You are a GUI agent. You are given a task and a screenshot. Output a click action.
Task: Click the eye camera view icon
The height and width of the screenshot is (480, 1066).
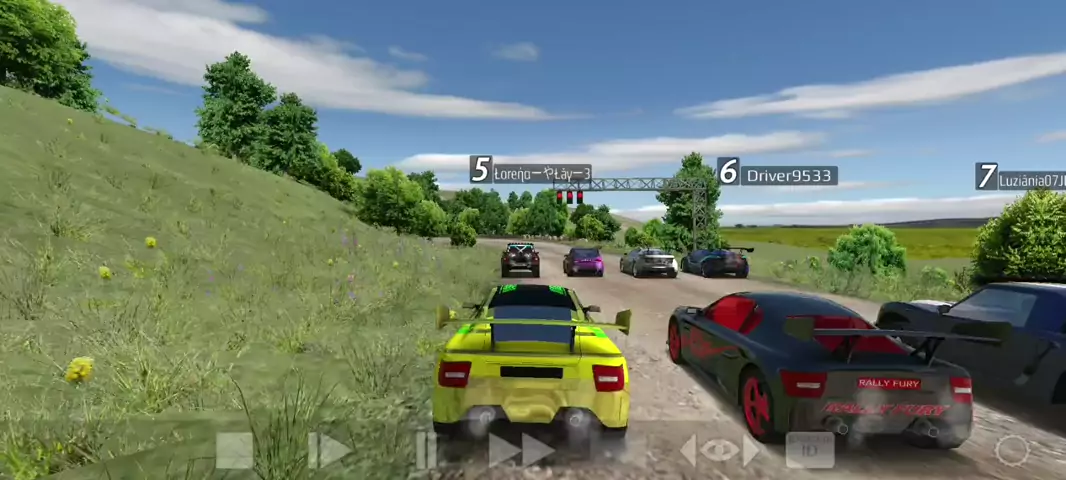719,451
